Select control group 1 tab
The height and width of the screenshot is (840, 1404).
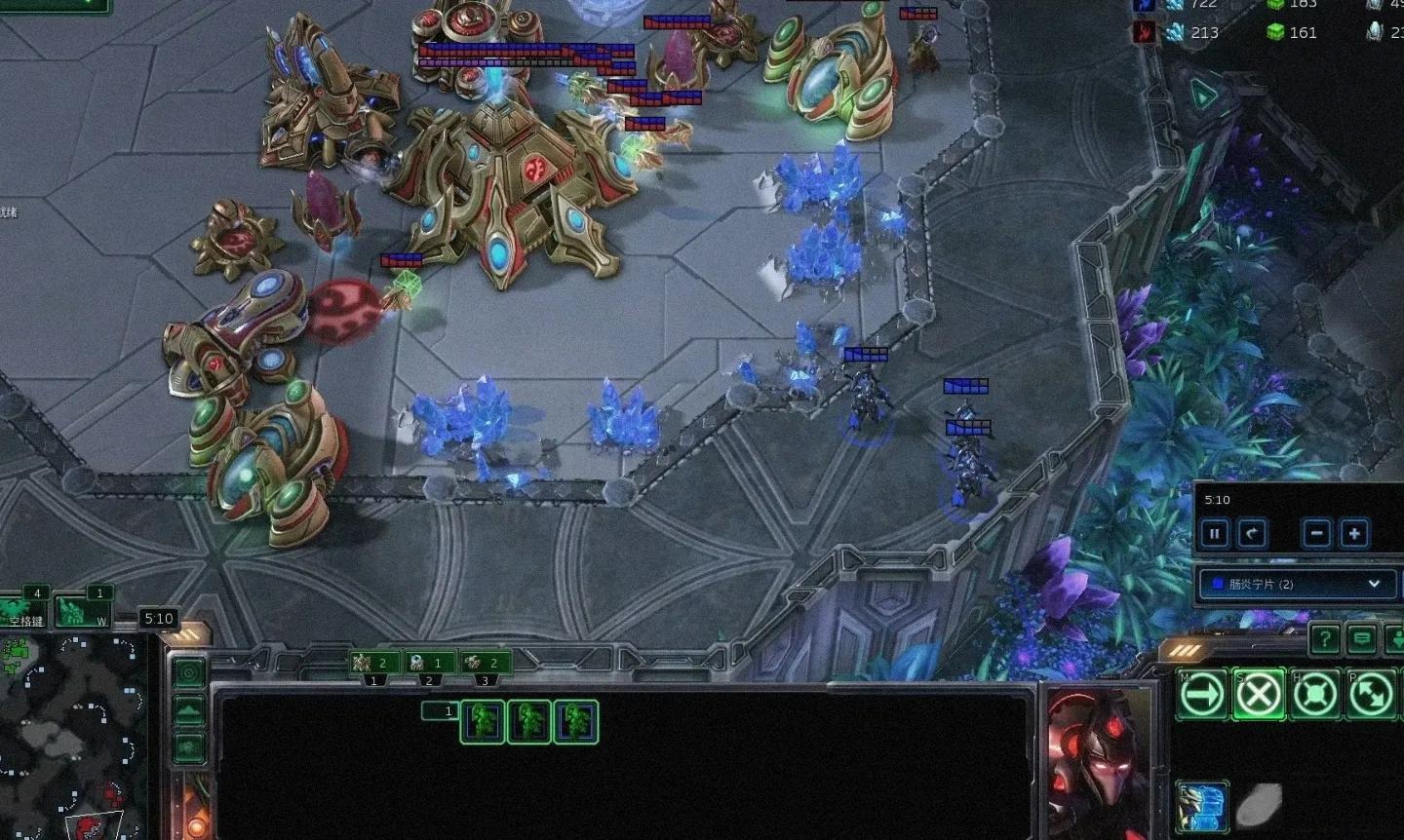click(375, 664)
